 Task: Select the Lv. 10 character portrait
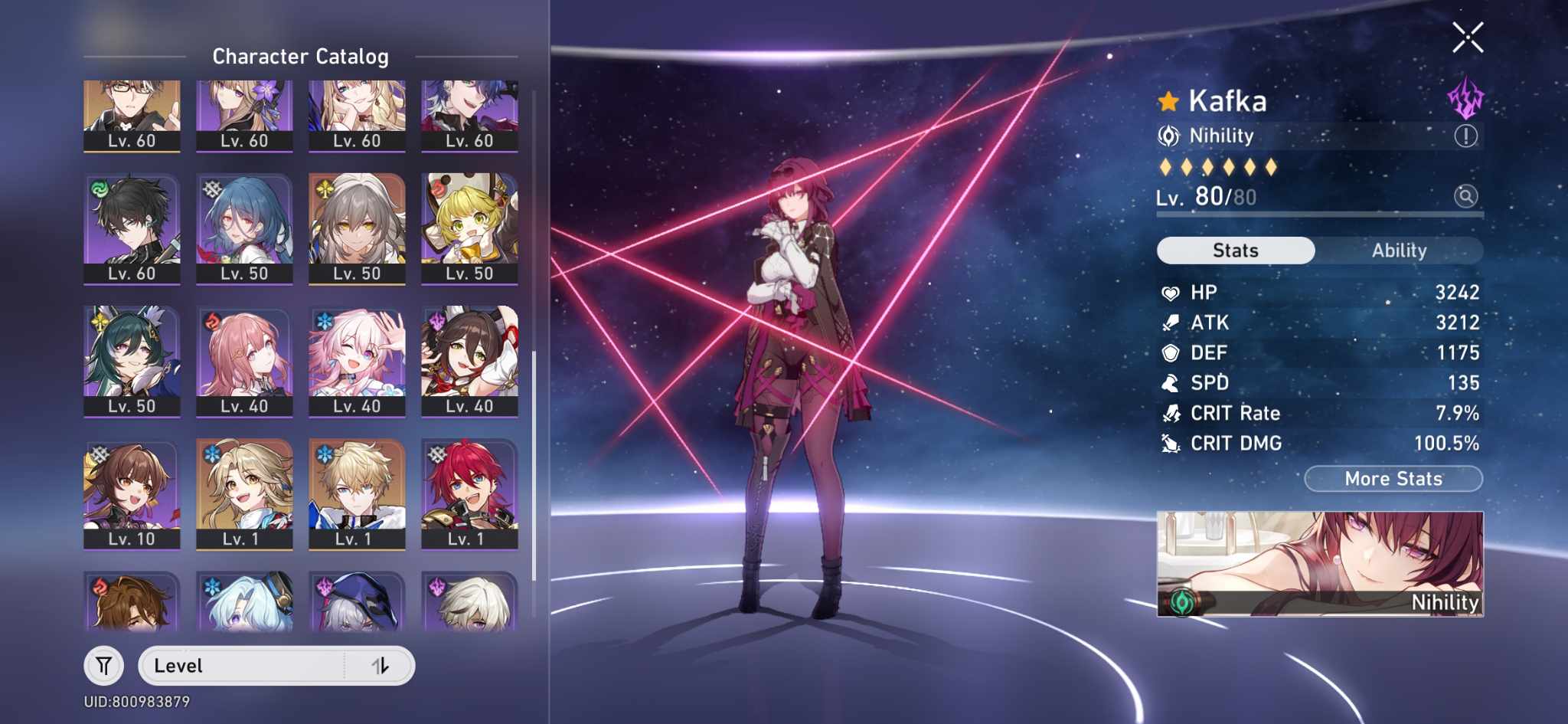tap(132, 490)
